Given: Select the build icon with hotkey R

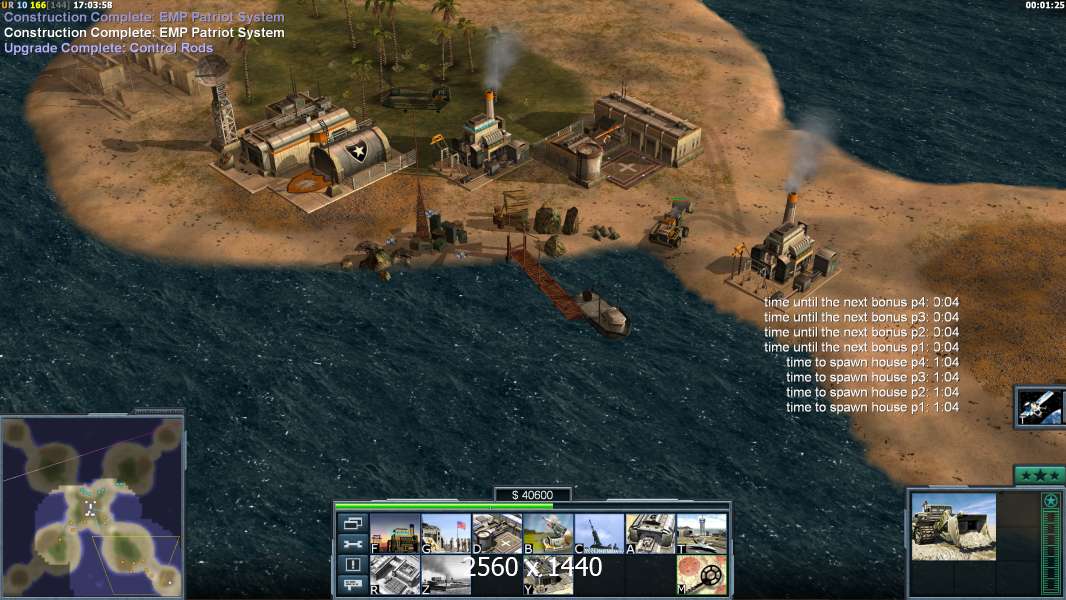Looking at the screenshot, I should 394,575.
